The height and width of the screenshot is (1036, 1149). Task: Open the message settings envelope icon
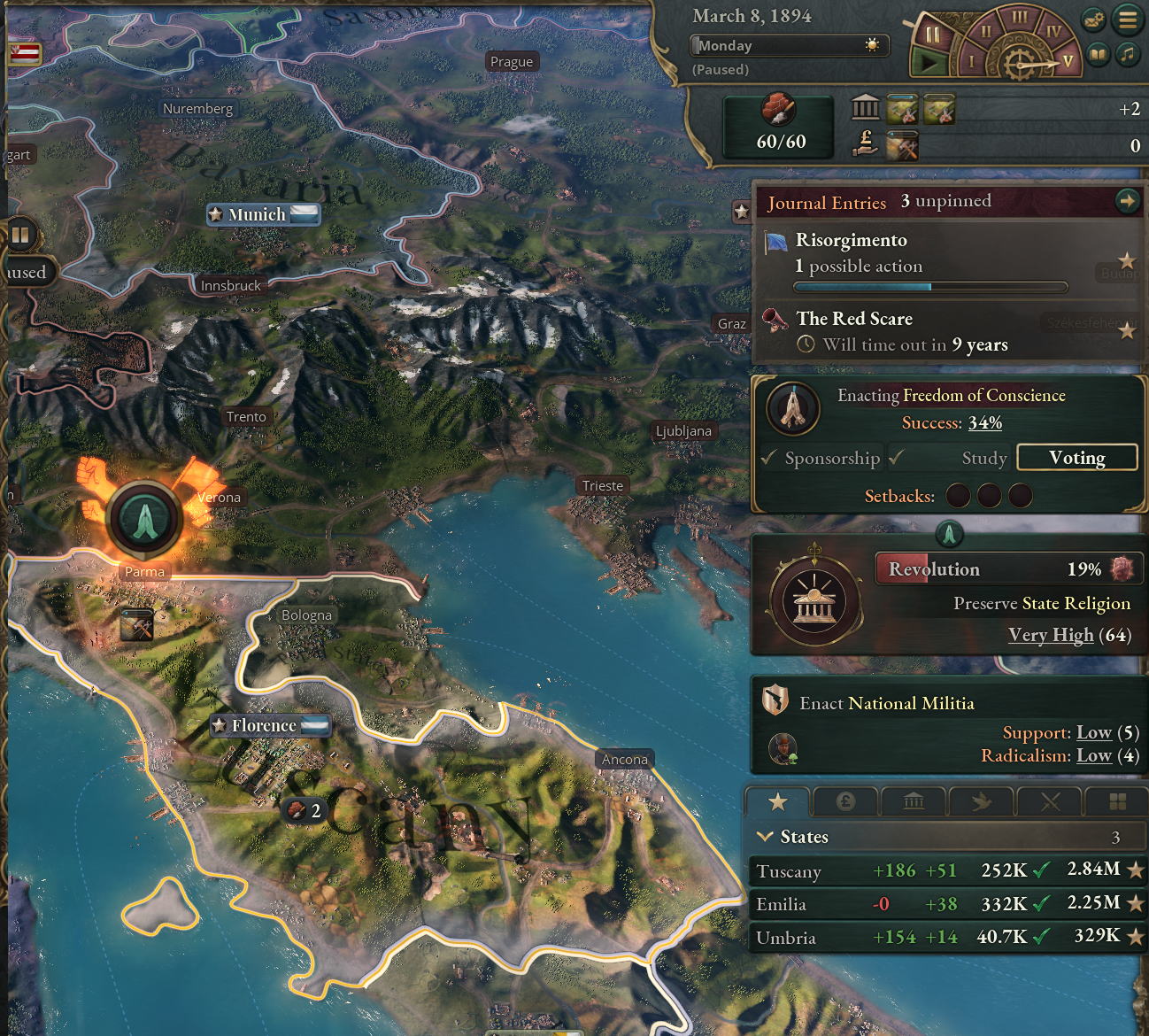tap(1094, 19)
